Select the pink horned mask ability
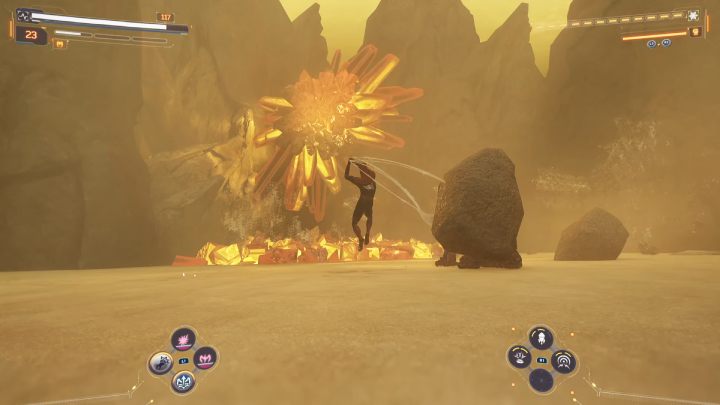Screen dimensions: 720x405 pos(205,358)
